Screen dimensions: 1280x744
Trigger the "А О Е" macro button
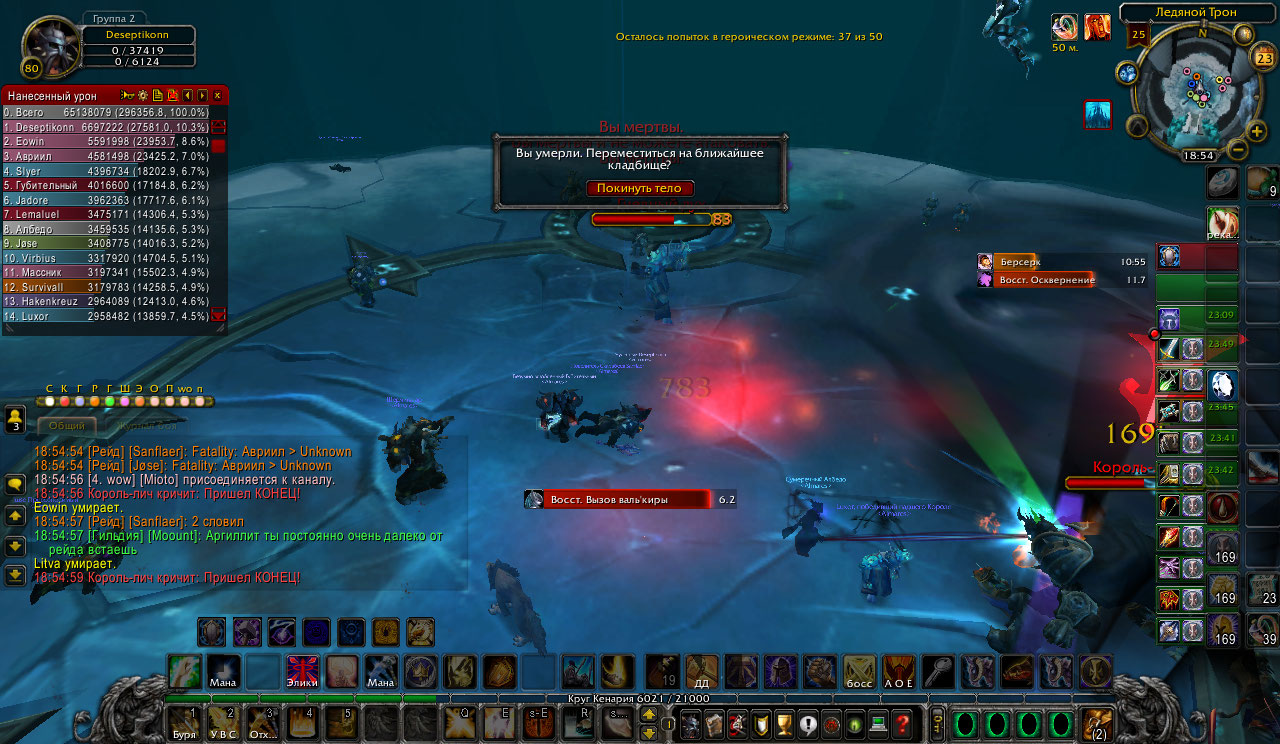(898, 671)
